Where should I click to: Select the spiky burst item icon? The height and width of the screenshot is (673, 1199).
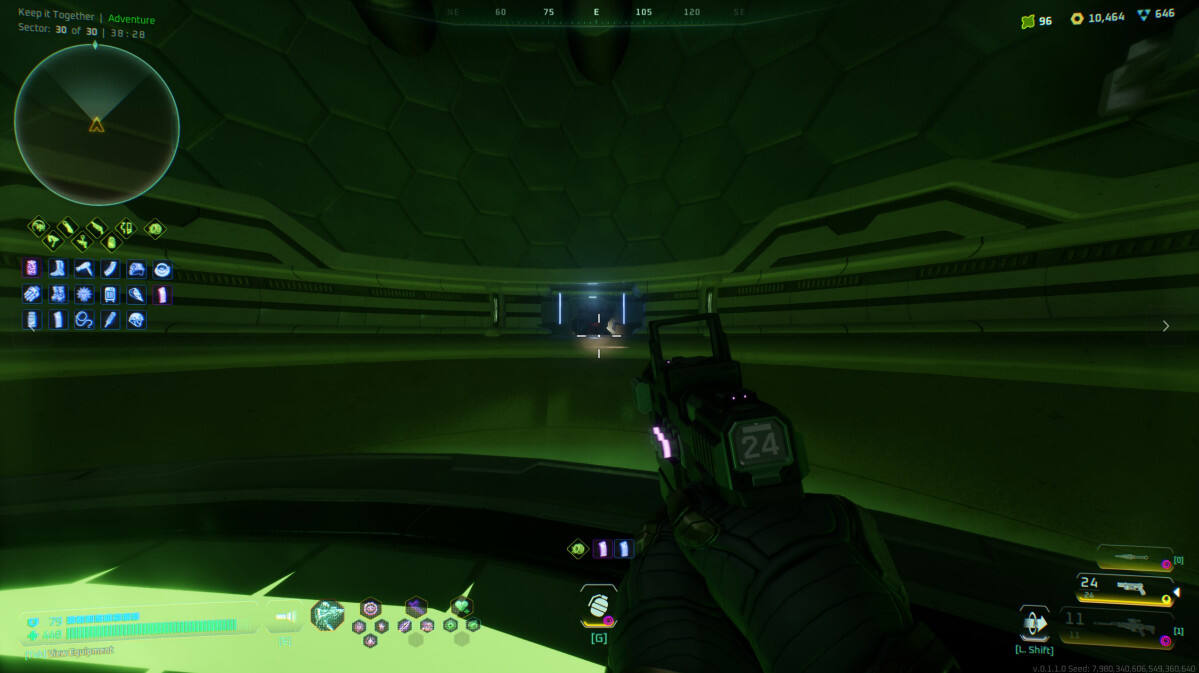tap(84, 295)
